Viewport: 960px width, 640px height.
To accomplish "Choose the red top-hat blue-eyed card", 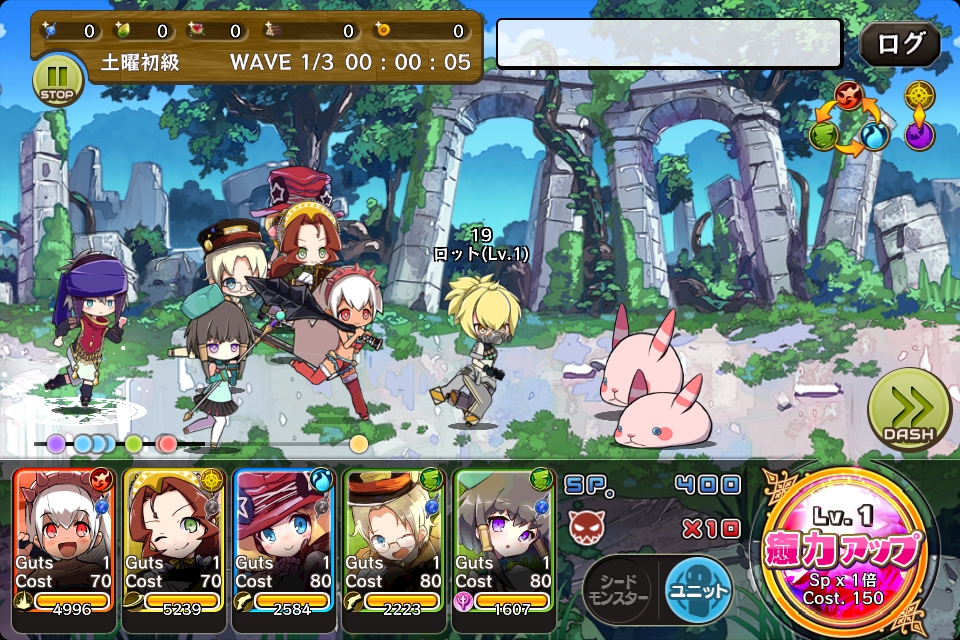I will pyautogui.click(x=284, y=538).
